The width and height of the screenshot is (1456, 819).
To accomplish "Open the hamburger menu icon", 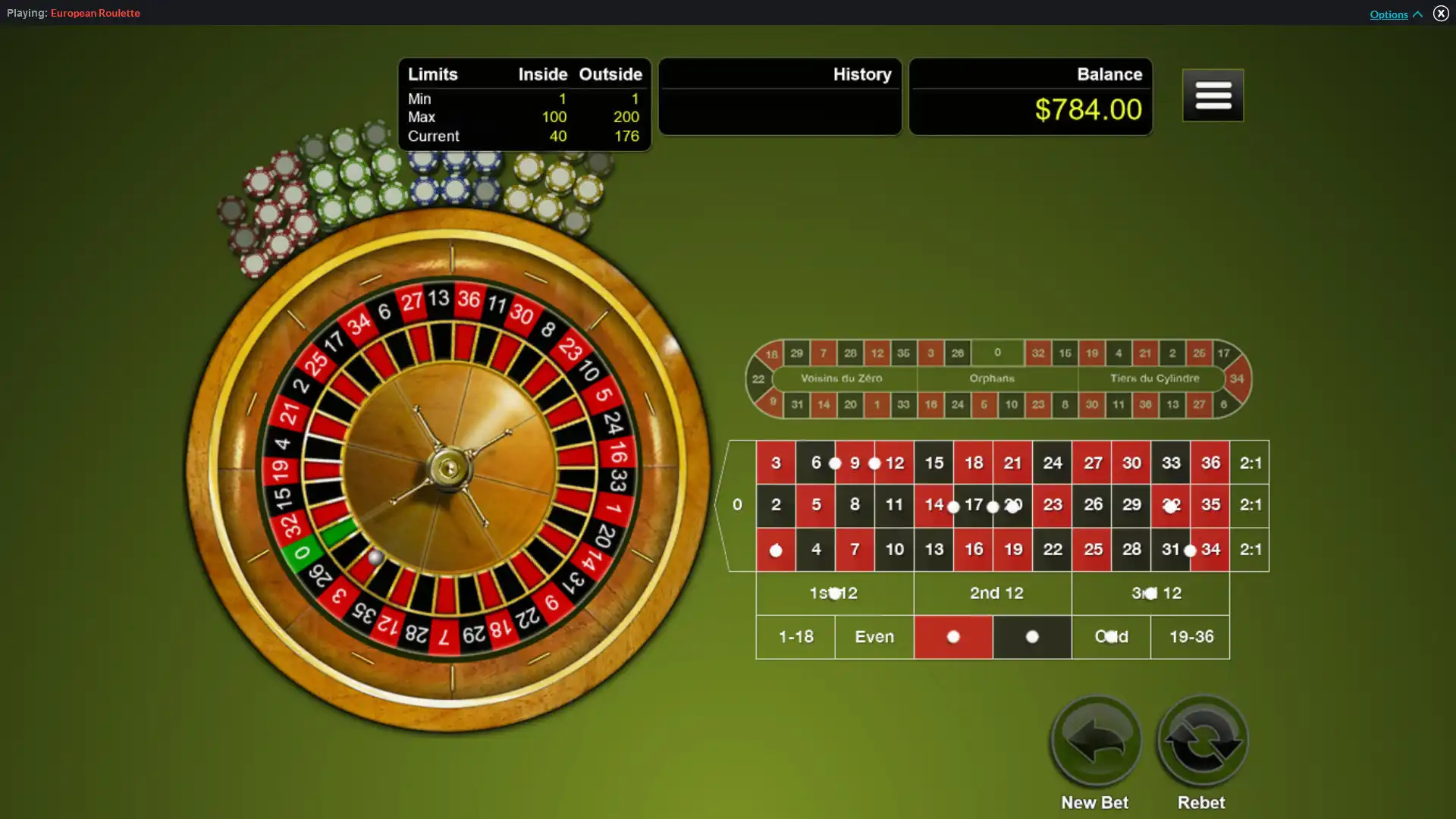I will (x=1212, y=95).
